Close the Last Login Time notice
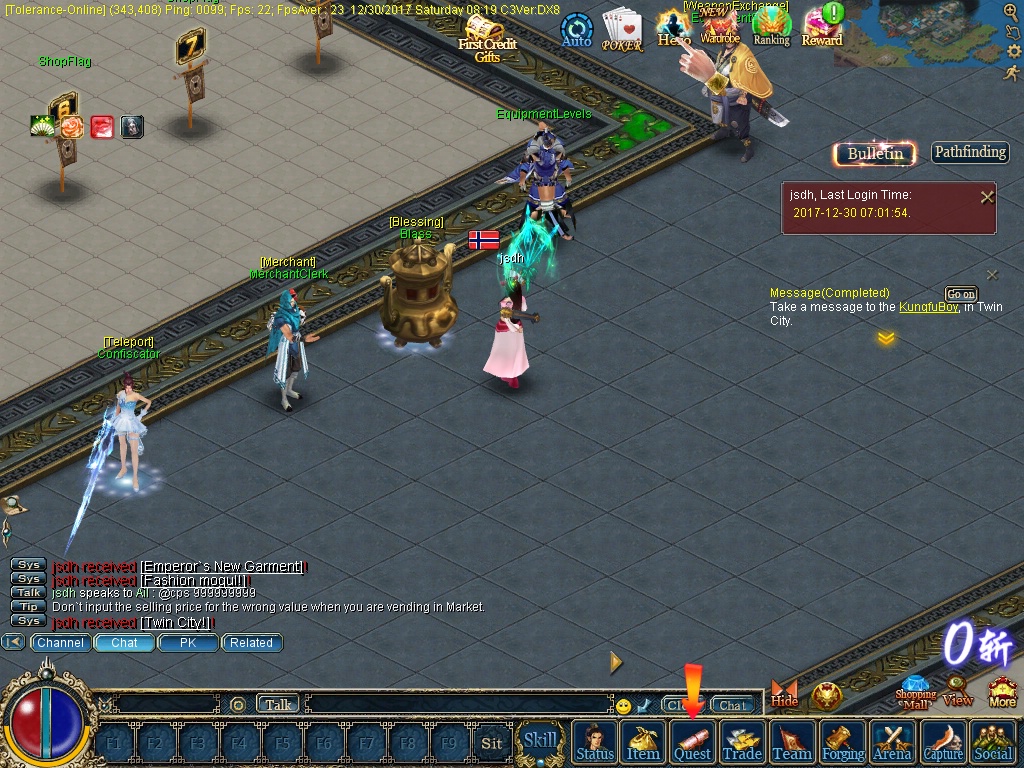This screenshot has height=768, width=1024. point(987,197)
